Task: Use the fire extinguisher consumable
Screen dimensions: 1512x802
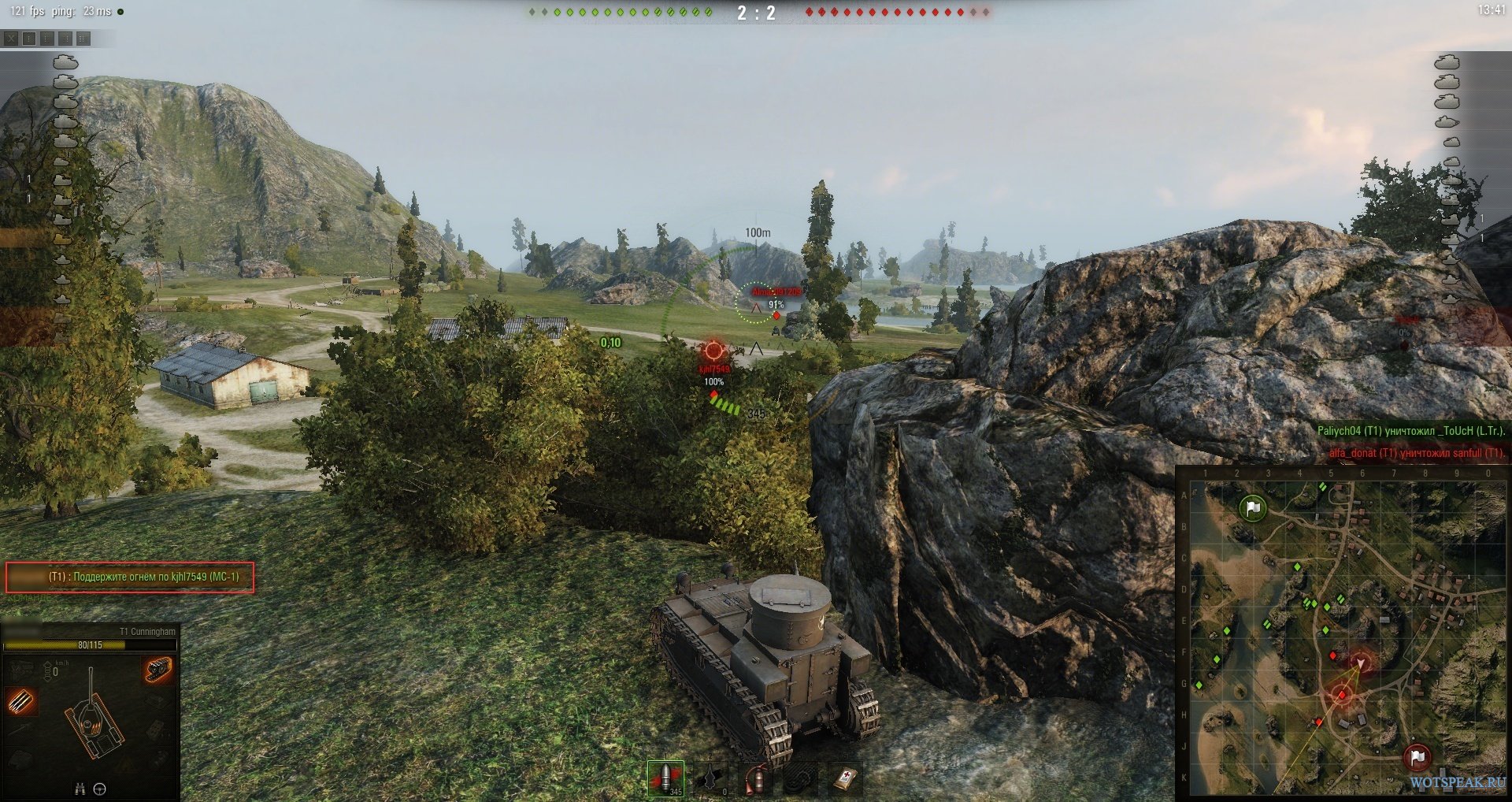Action: (754, 778)
